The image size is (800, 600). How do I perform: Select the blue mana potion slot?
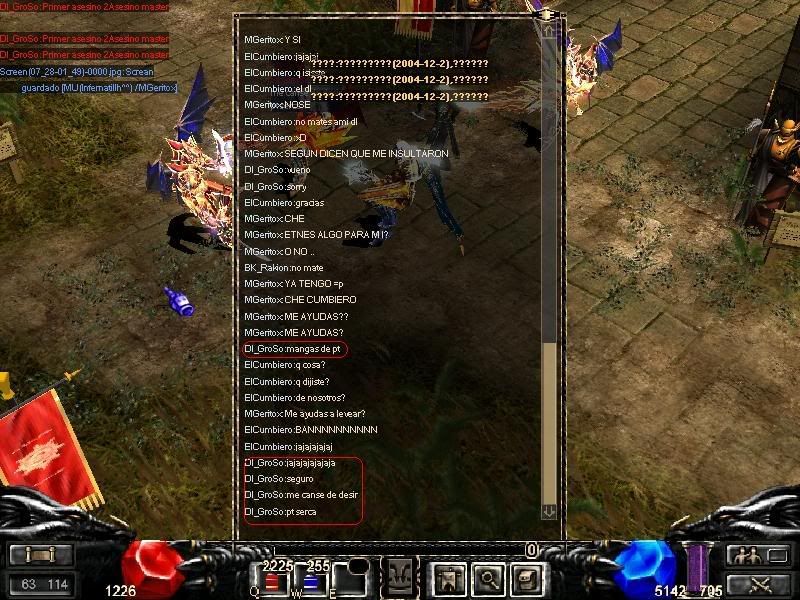pos(310,581)
